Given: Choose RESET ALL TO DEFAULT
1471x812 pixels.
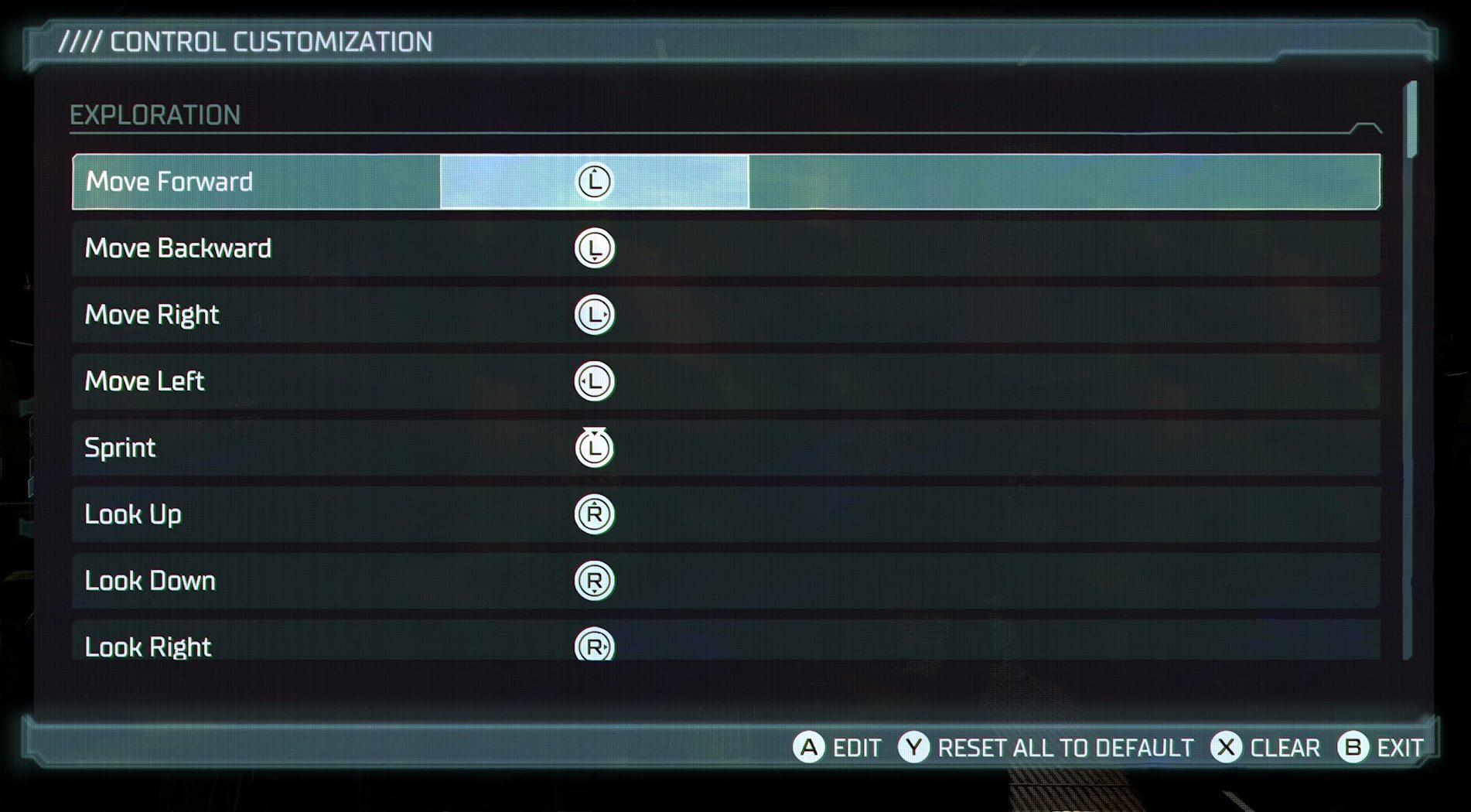Looking at the screenshot, I should coord(1066,748).
